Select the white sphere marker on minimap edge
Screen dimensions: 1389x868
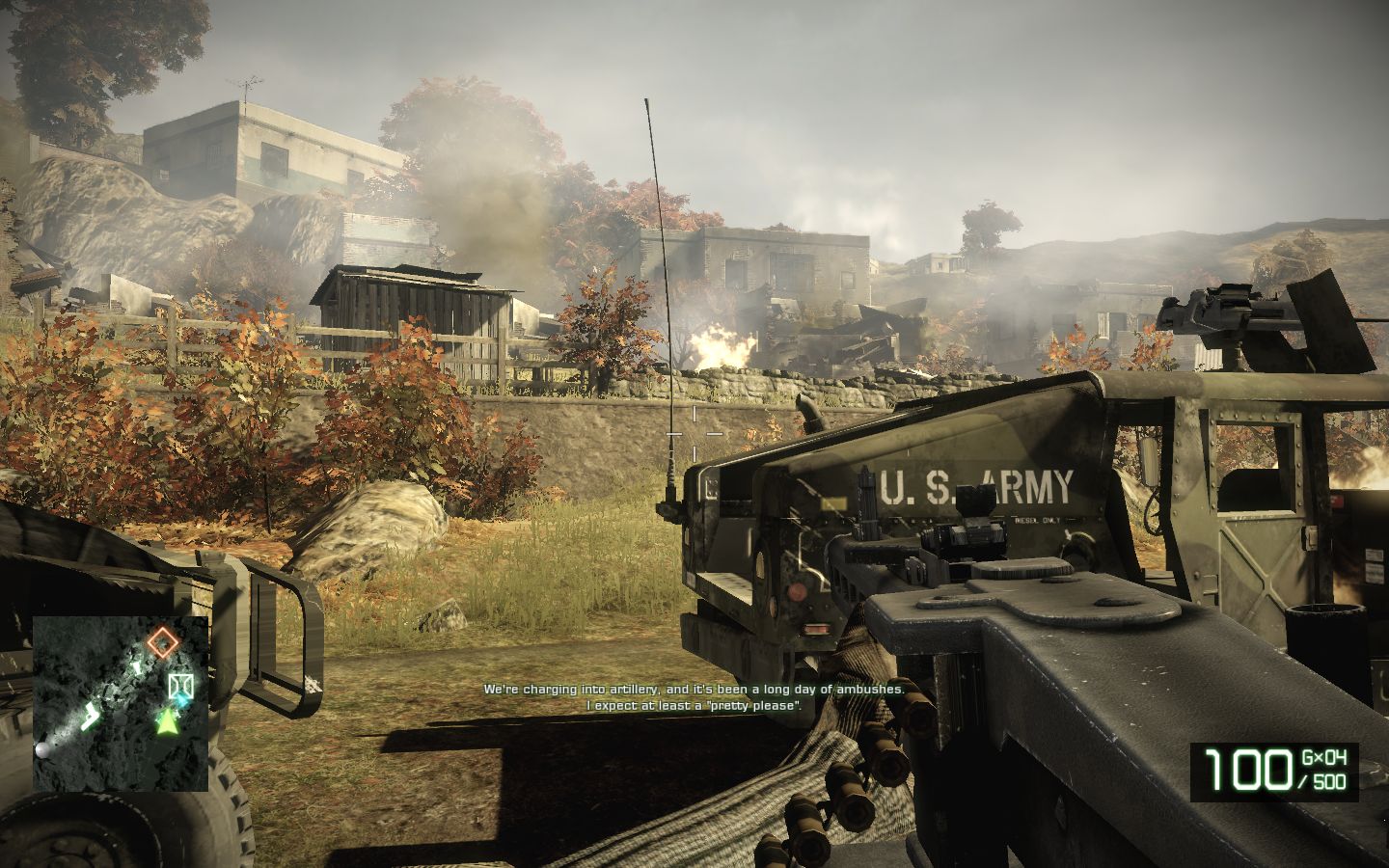point(43,749)
